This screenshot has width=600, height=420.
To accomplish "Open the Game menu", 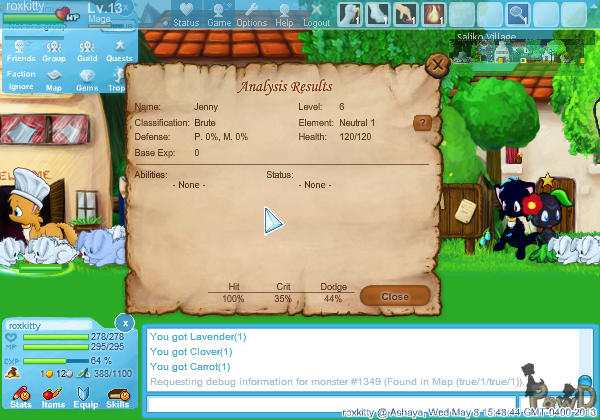I will click(x=219, y=15).
